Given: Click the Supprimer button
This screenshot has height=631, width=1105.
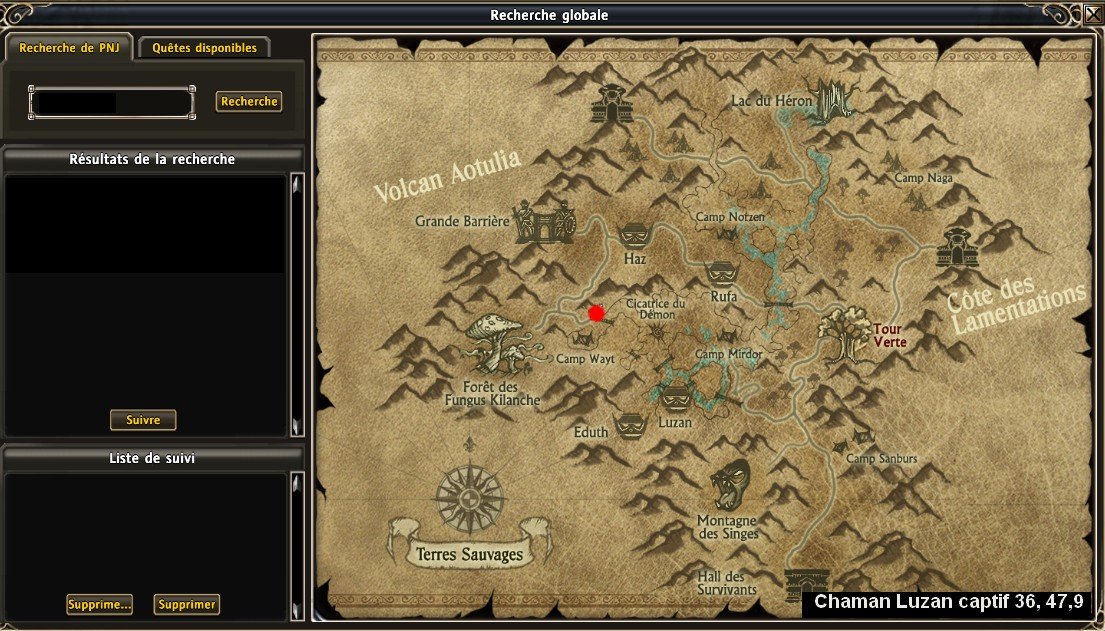Looking at the screenshot, I should (x=187, y=604).
